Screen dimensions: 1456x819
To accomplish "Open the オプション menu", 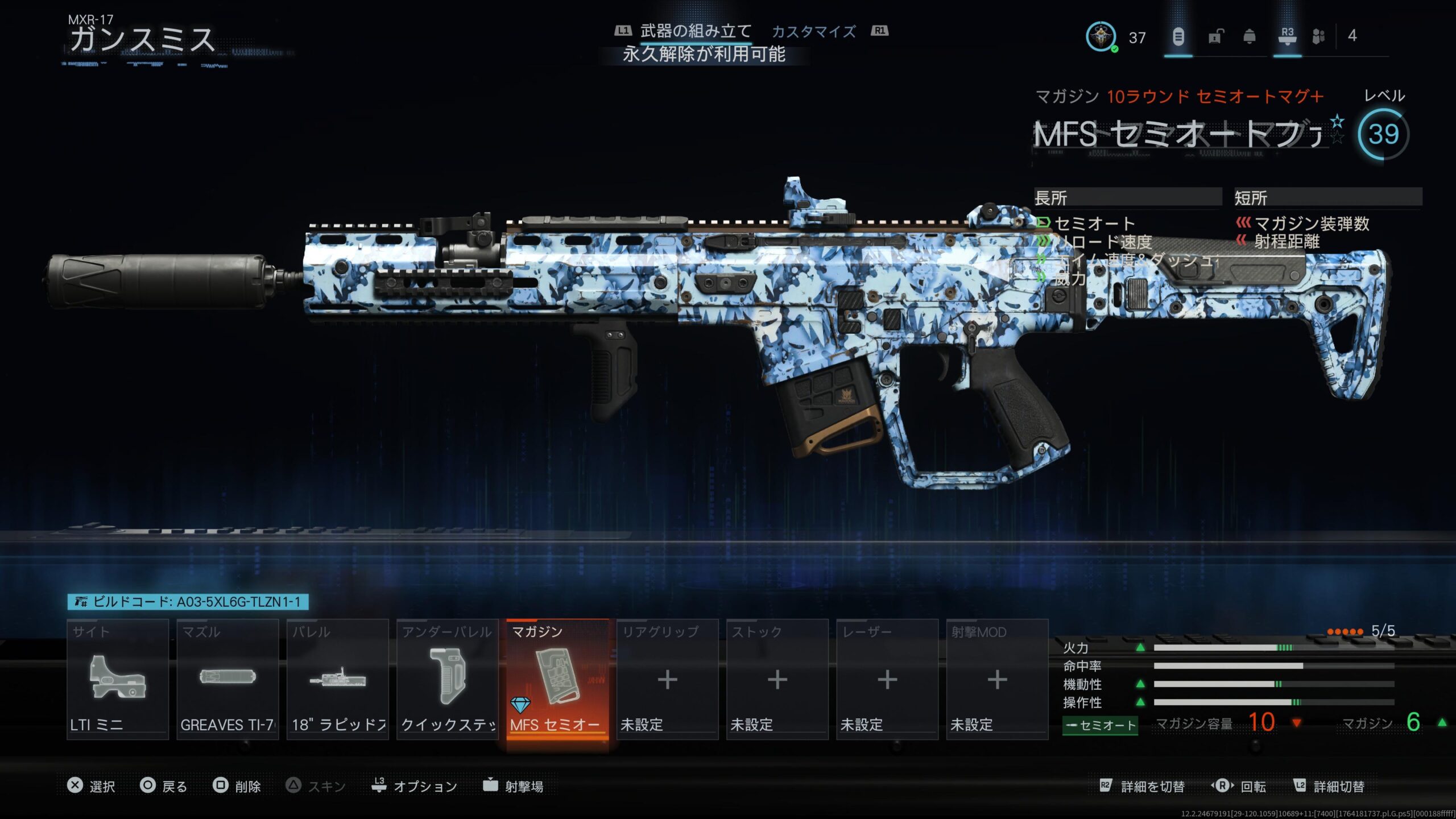I will [x=415, y=786].
